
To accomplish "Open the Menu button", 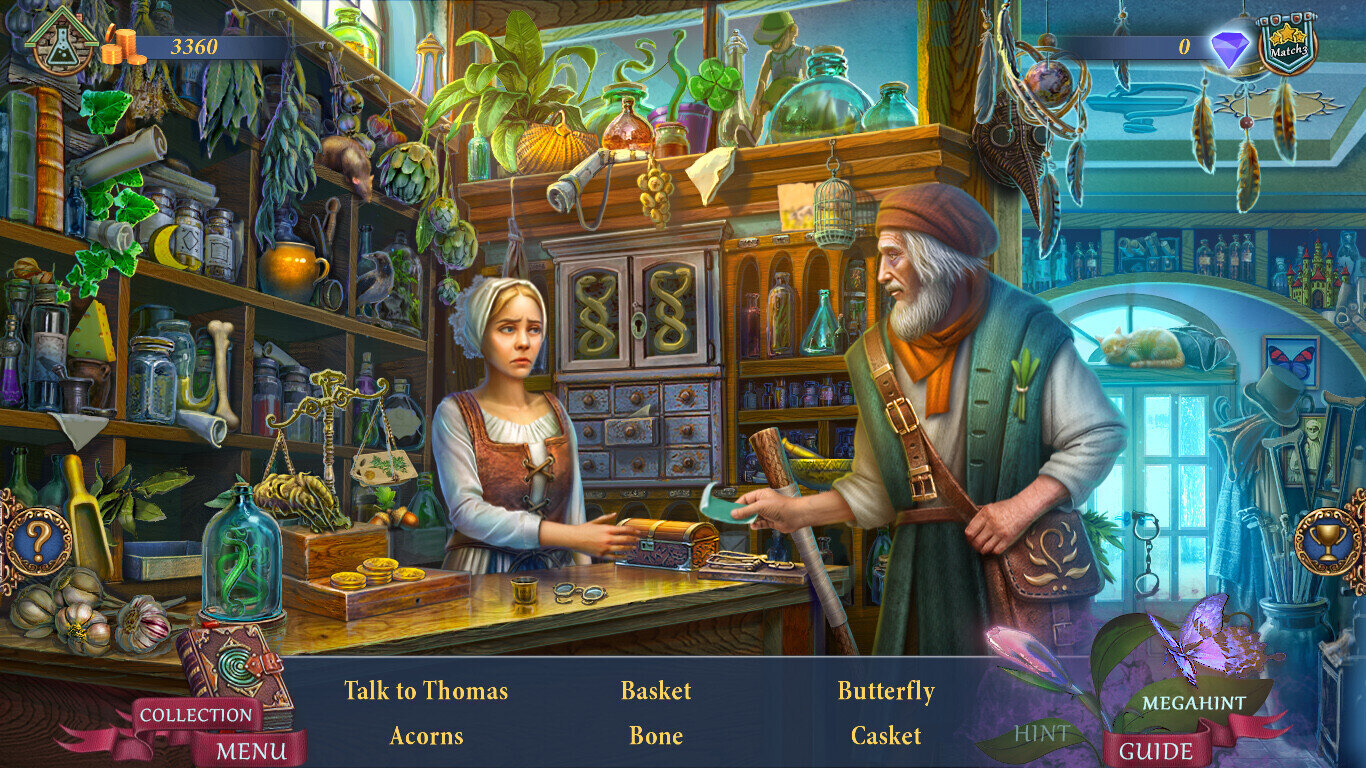I will pos(251,749).
